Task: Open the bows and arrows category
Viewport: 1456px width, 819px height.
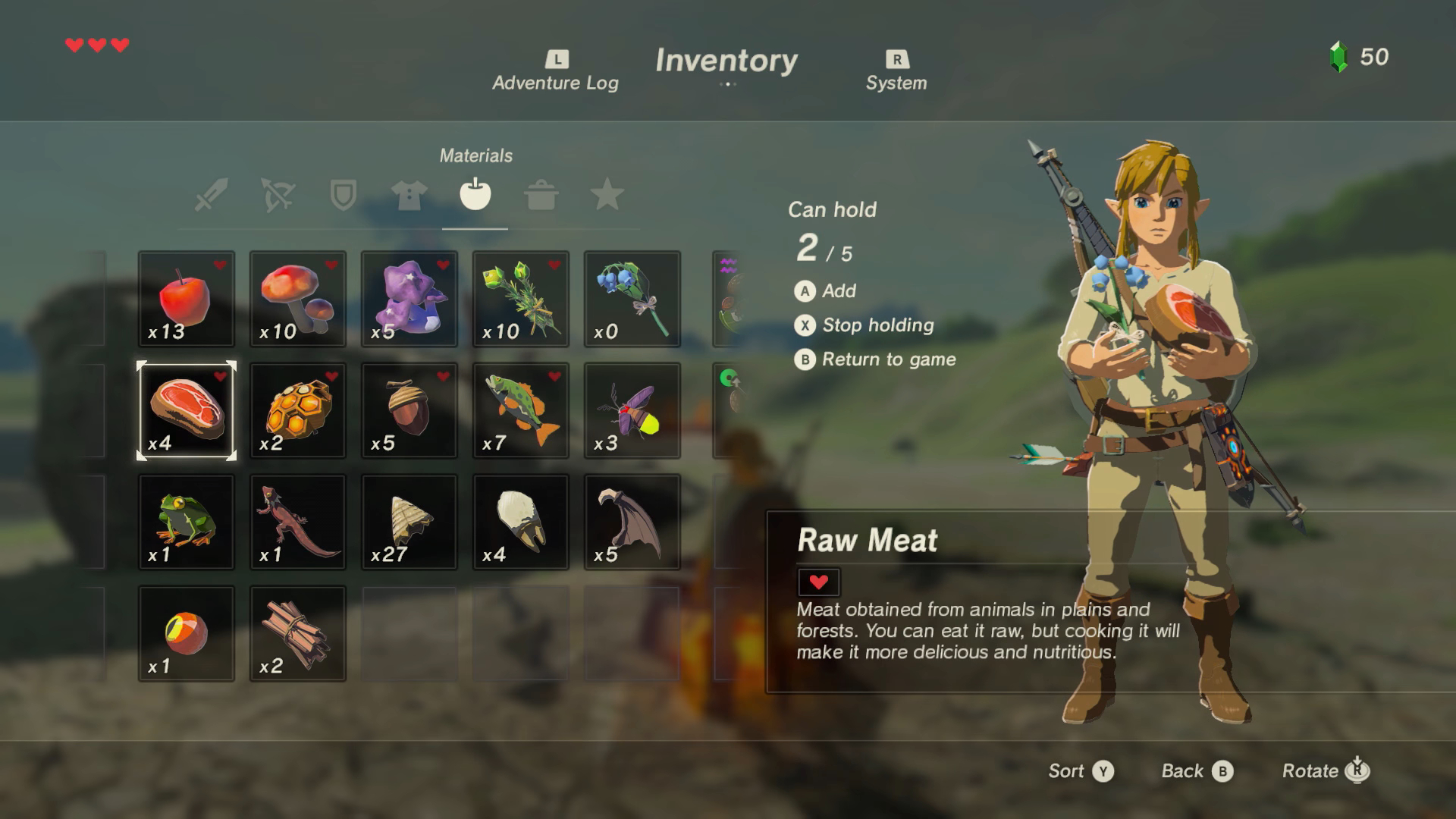Action: [x=277, y=195]
